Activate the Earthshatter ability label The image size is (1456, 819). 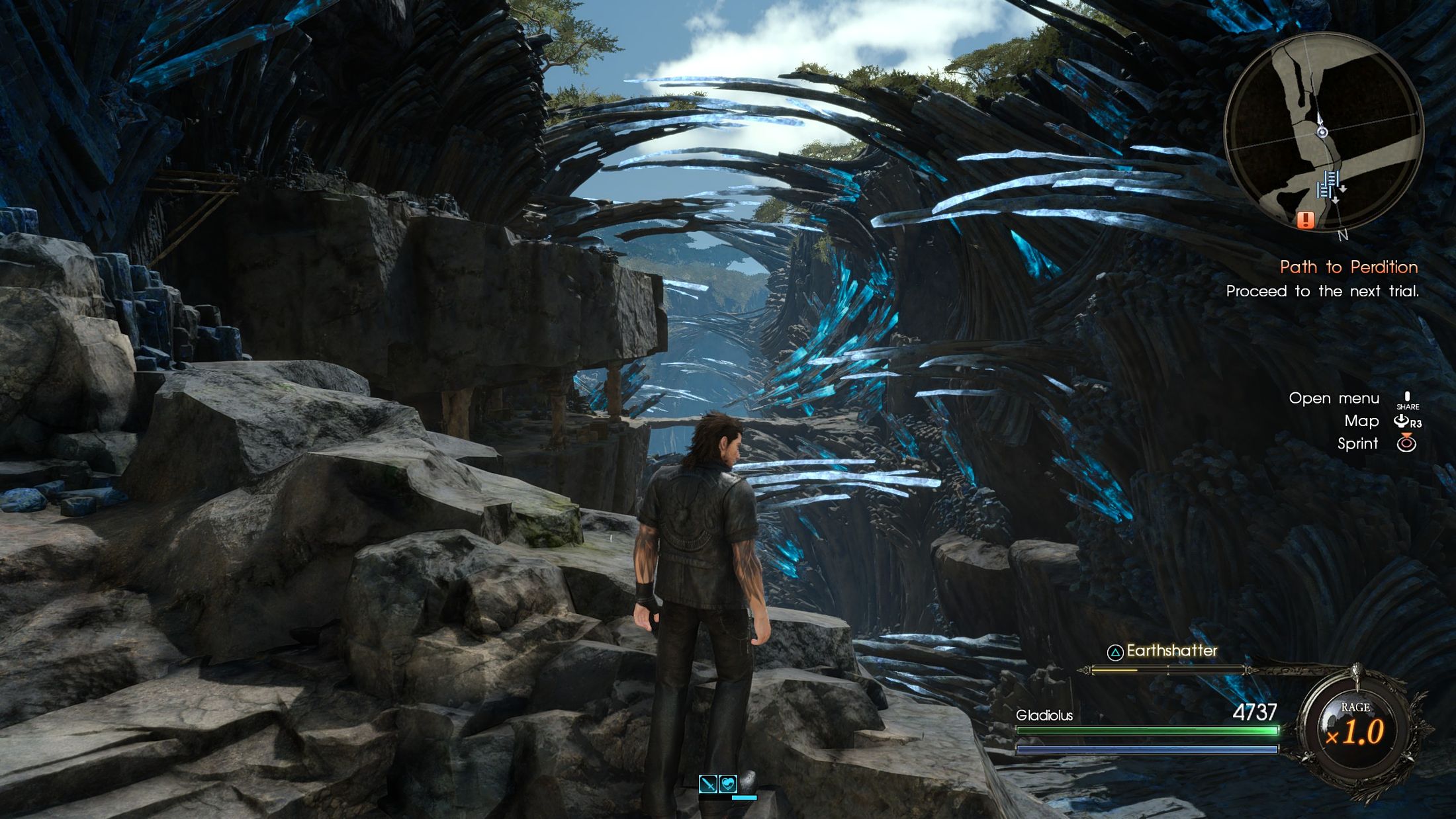pos(1171,651)
